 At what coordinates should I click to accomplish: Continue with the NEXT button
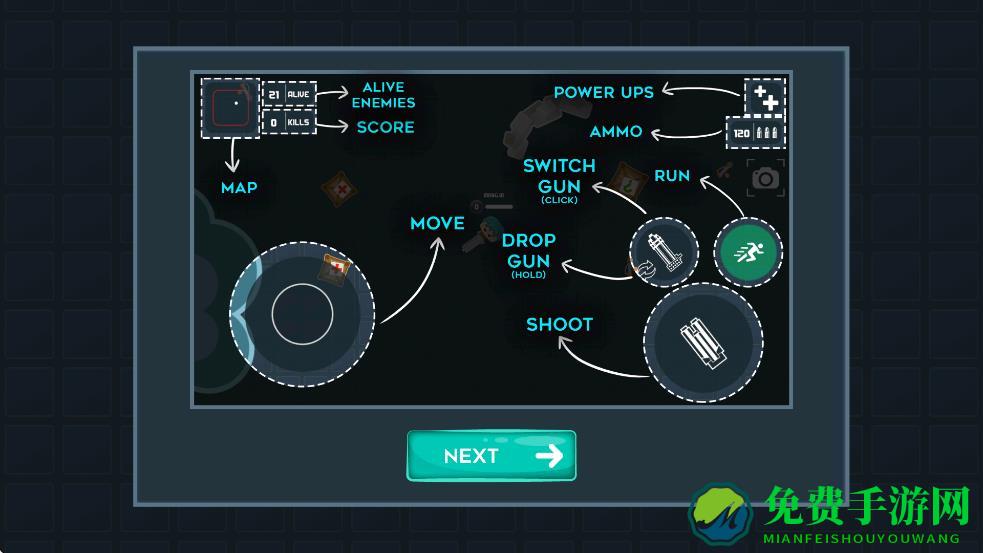(x=491, y=456)
